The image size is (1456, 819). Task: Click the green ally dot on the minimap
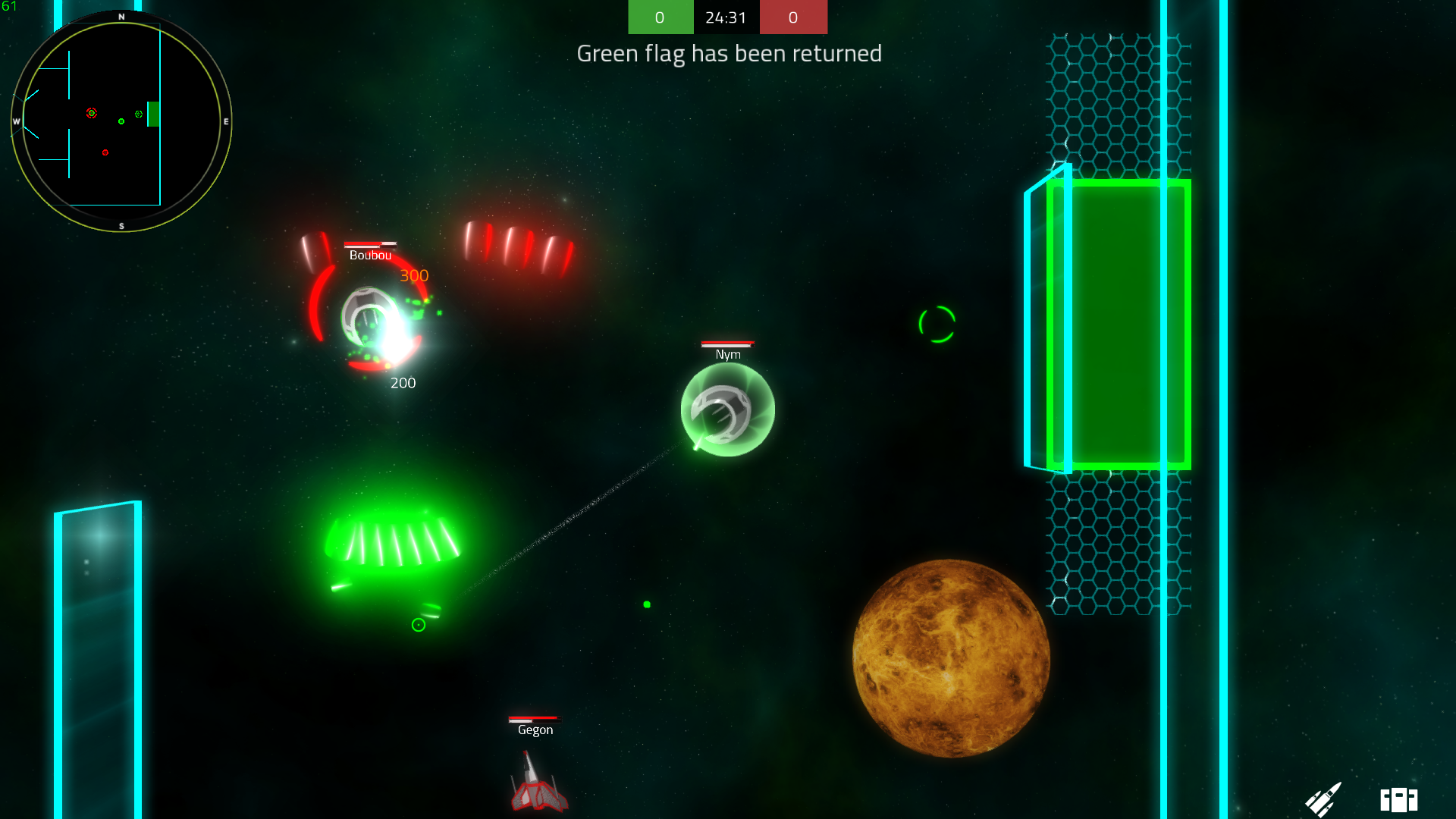point(122,121)
